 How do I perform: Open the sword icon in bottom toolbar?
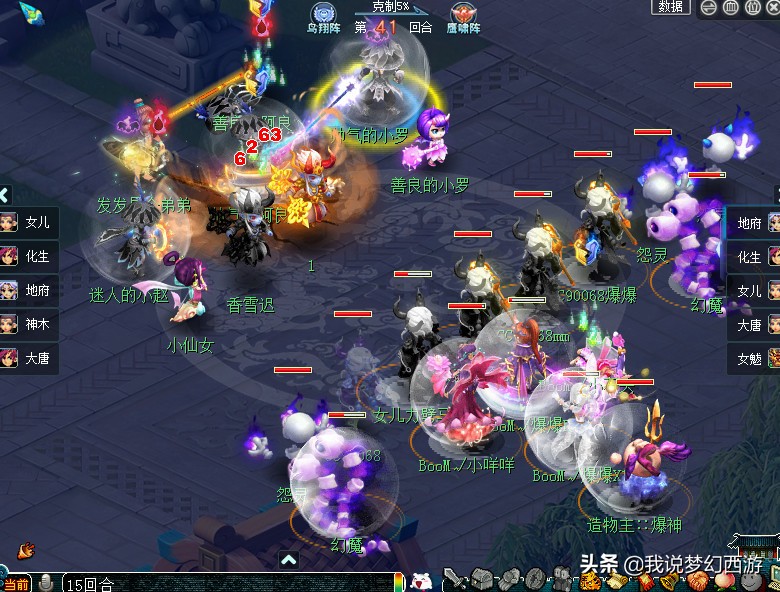455,580
